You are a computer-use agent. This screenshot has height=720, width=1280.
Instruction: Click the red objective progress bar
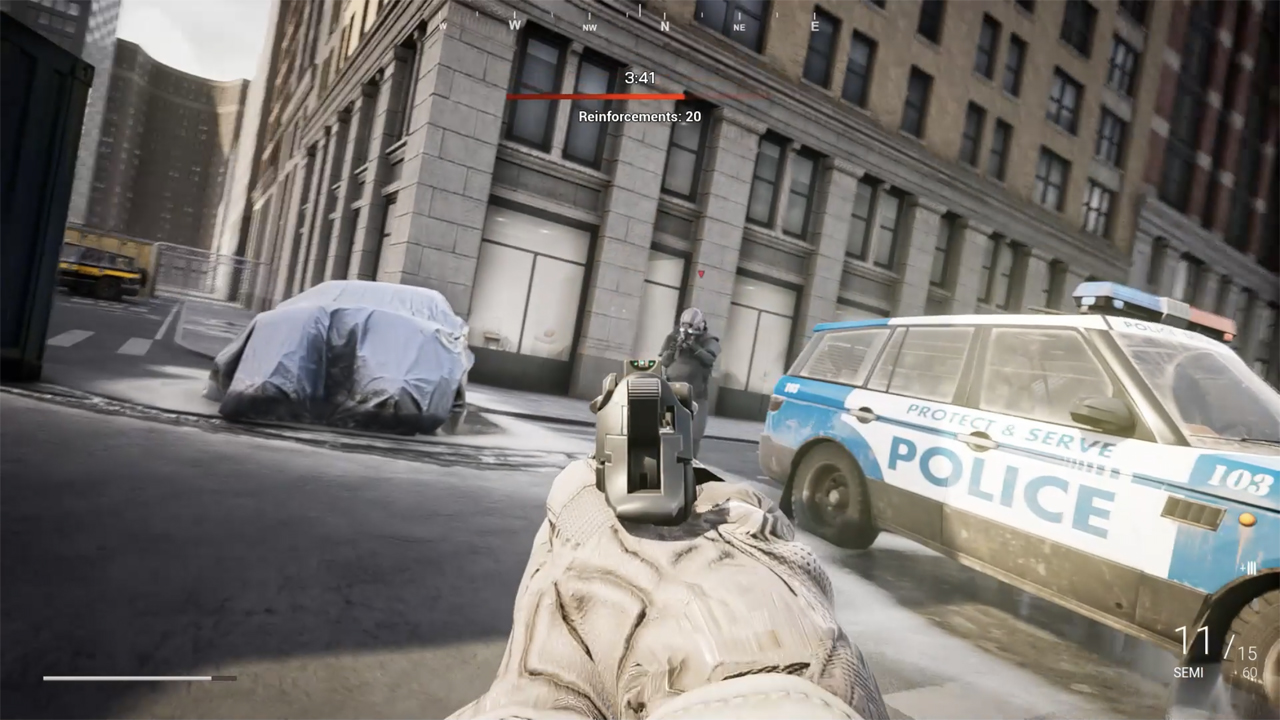tap(597, 97)
